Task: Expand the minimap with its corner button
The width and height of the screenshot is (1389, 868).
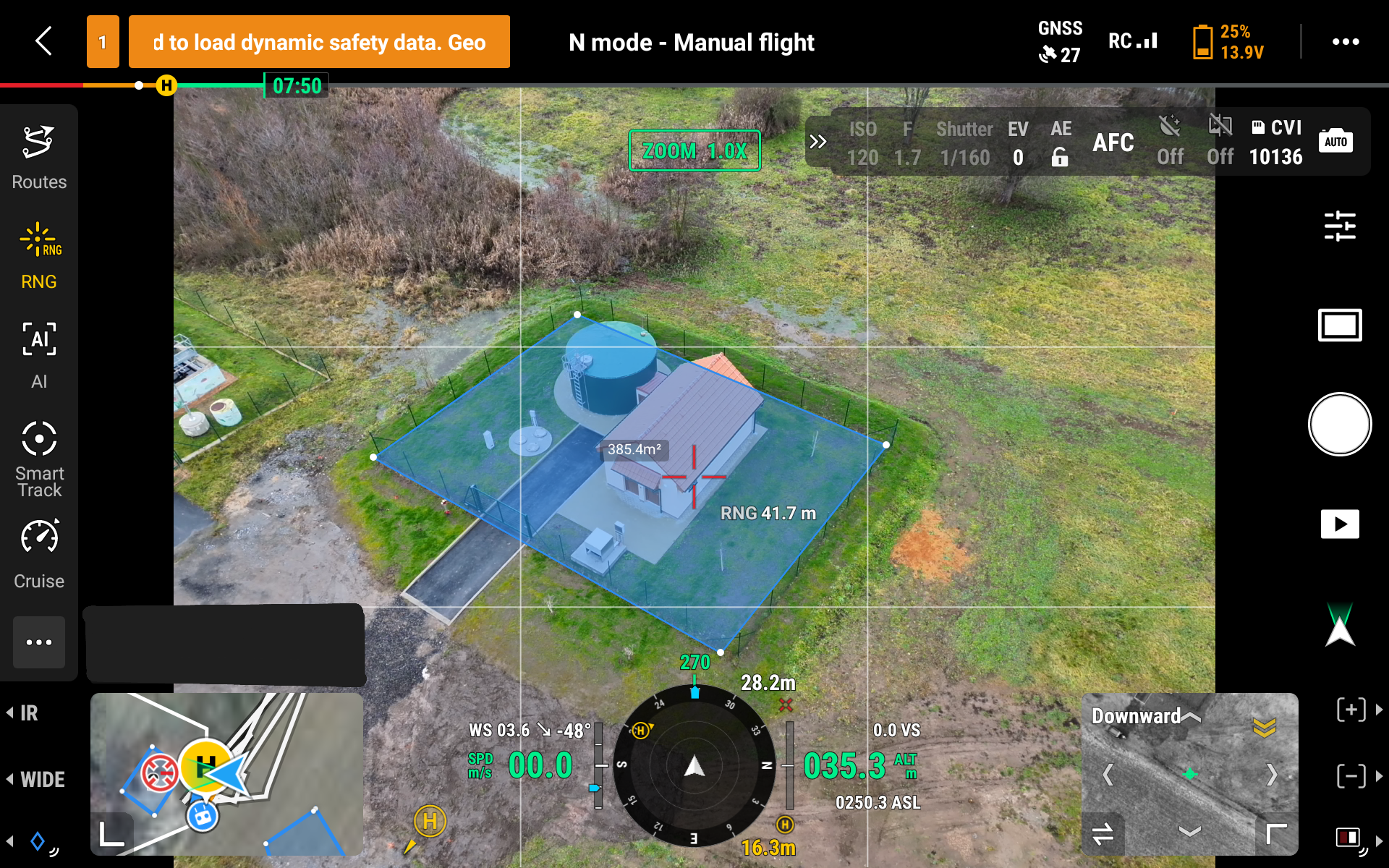Action: coord(111,833)
